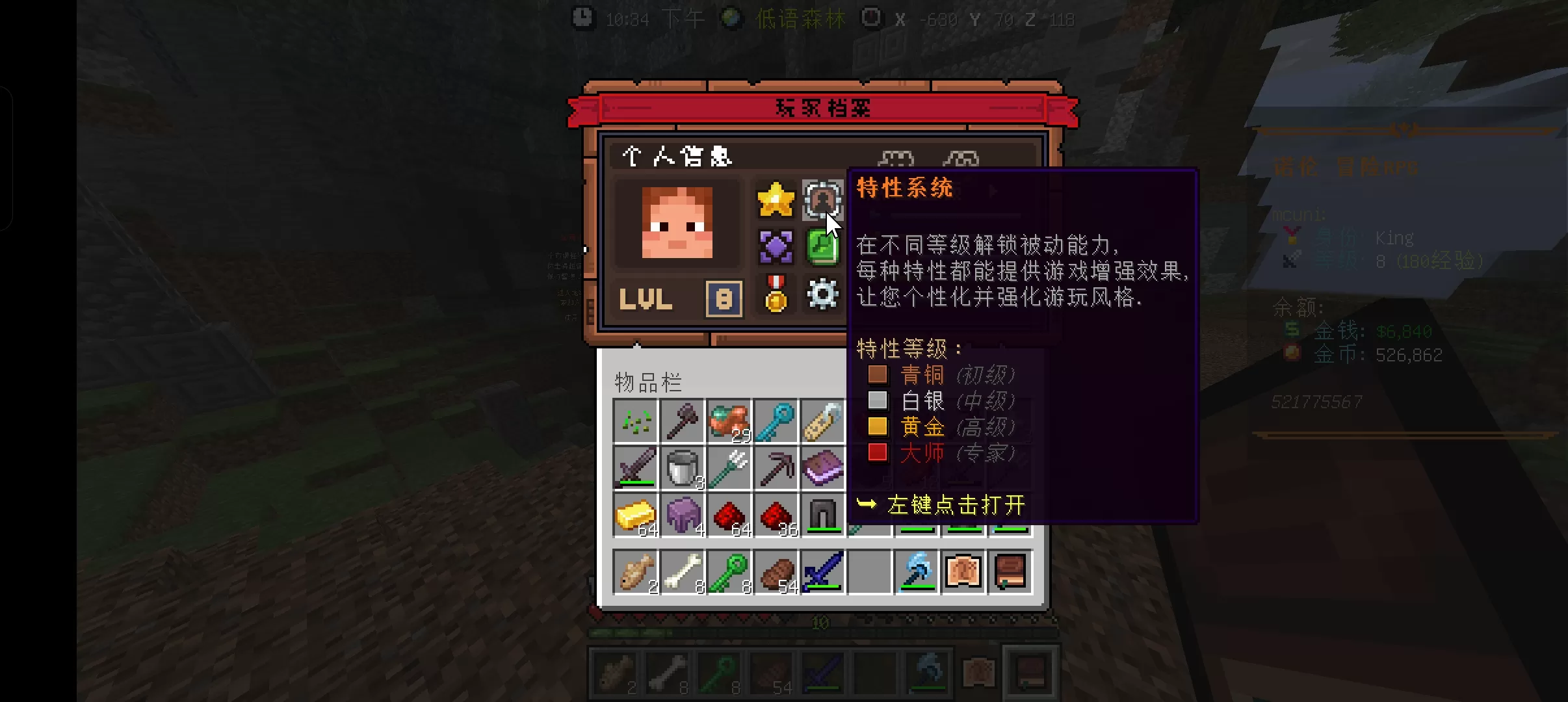Screen dimensions: 1568x702
Task: Select the green leaf book icon
Action: 822,247
